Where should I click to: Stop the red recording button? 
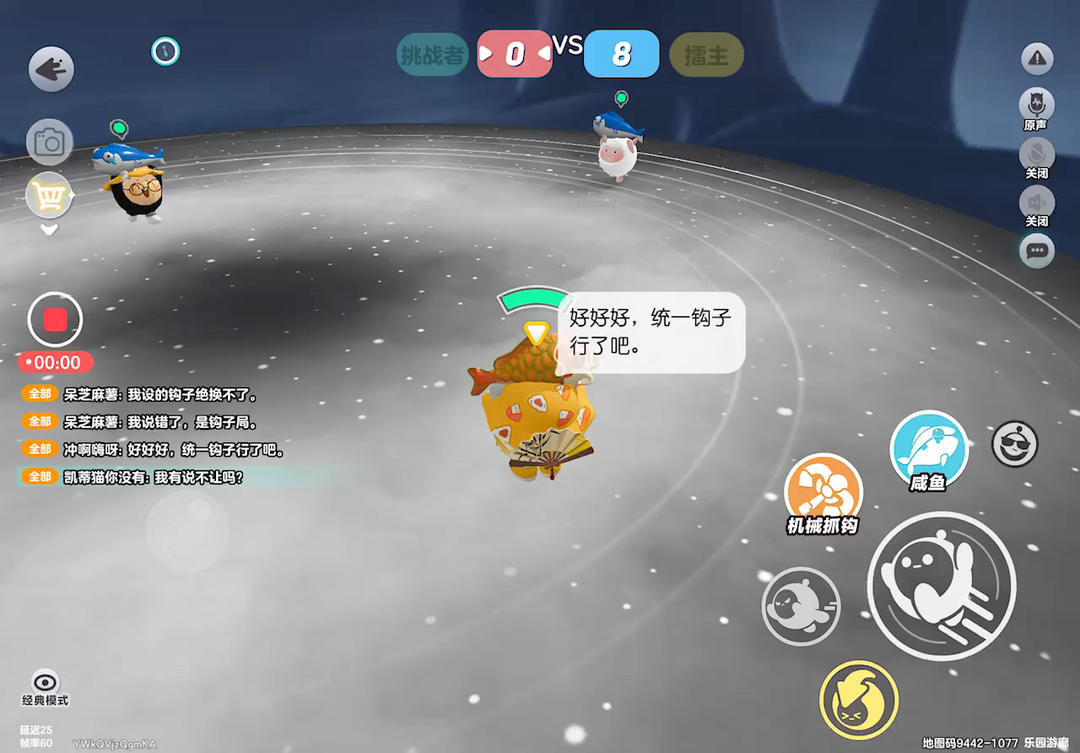click(x=55, y=320)
